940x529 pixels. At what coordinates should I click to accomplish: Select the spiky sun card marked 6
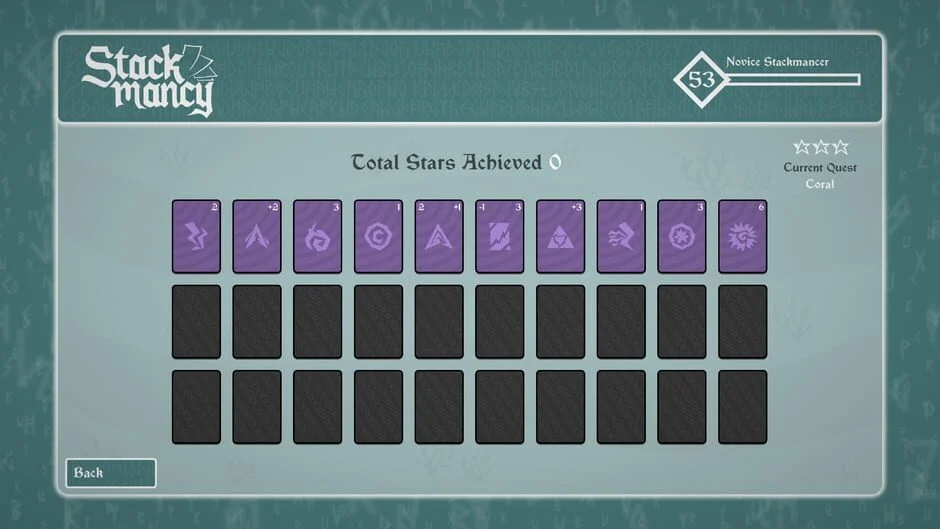[x=743, y=236]
